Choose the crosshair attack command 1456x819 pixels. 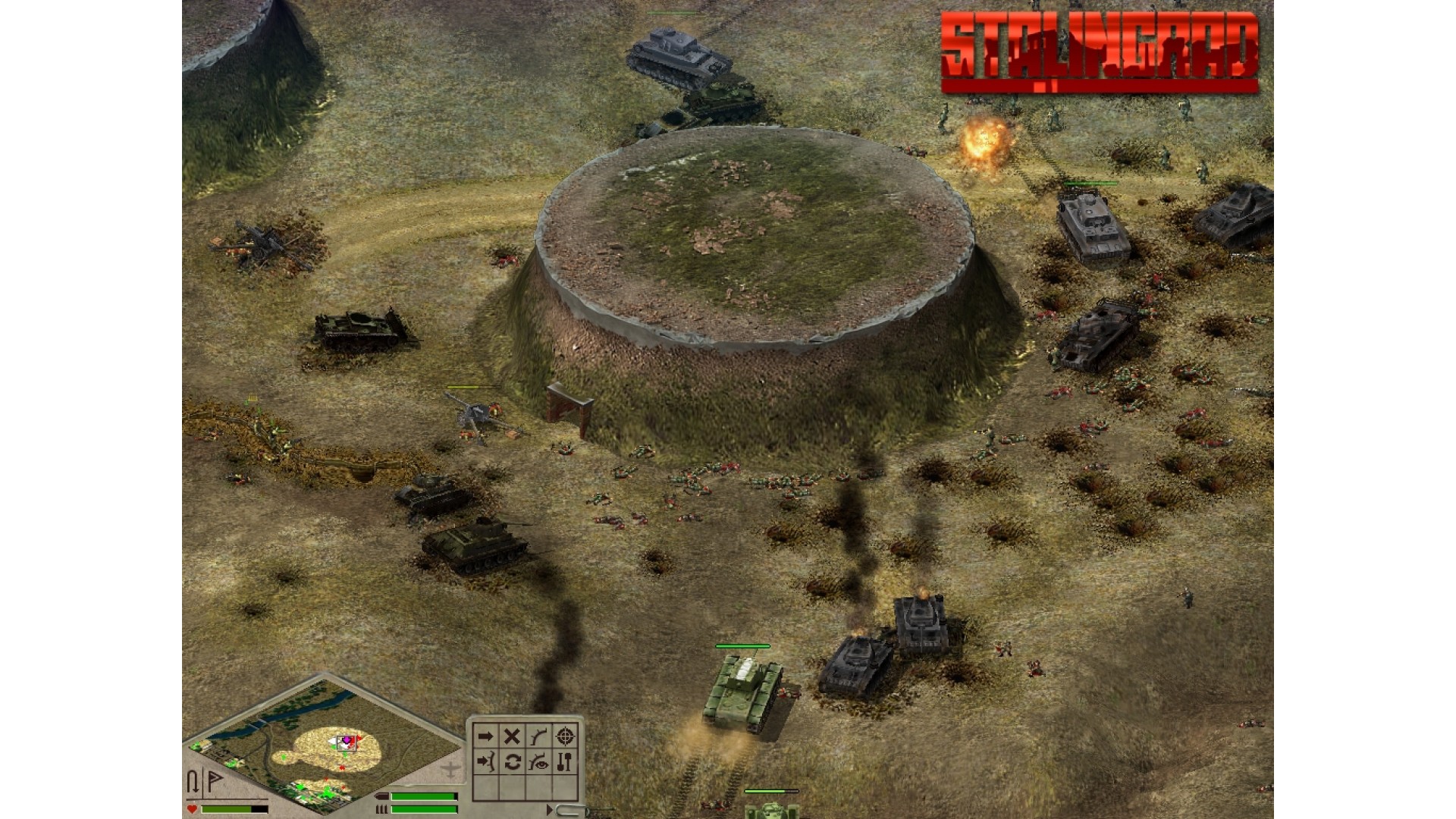pos(565,736)
